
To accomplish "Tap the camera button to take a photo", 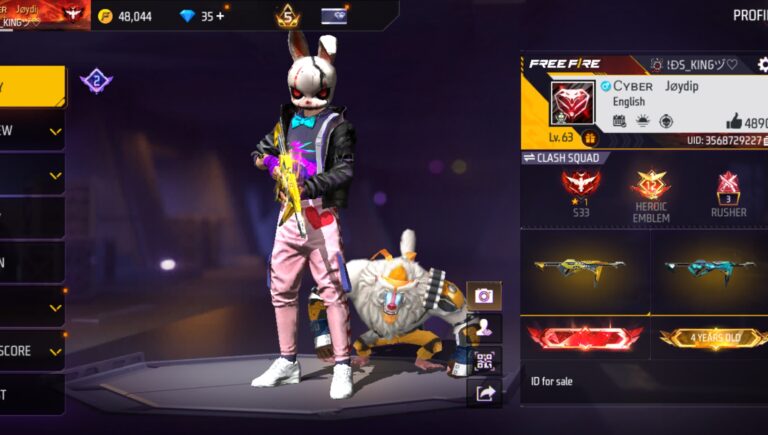I will (x=484, y=296).
